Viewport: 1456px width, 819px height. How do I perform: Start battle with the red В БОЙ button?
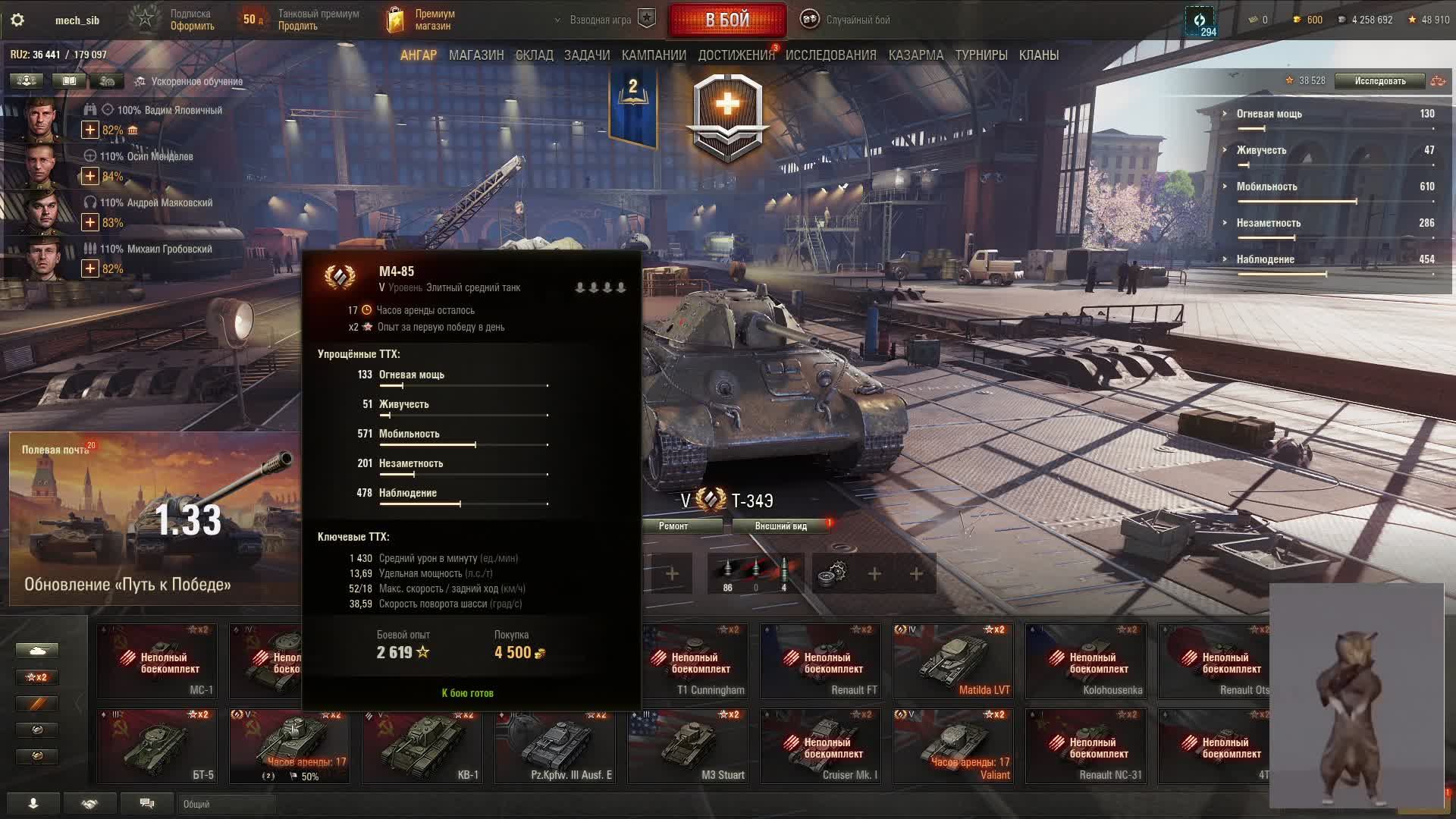[727, 20]
